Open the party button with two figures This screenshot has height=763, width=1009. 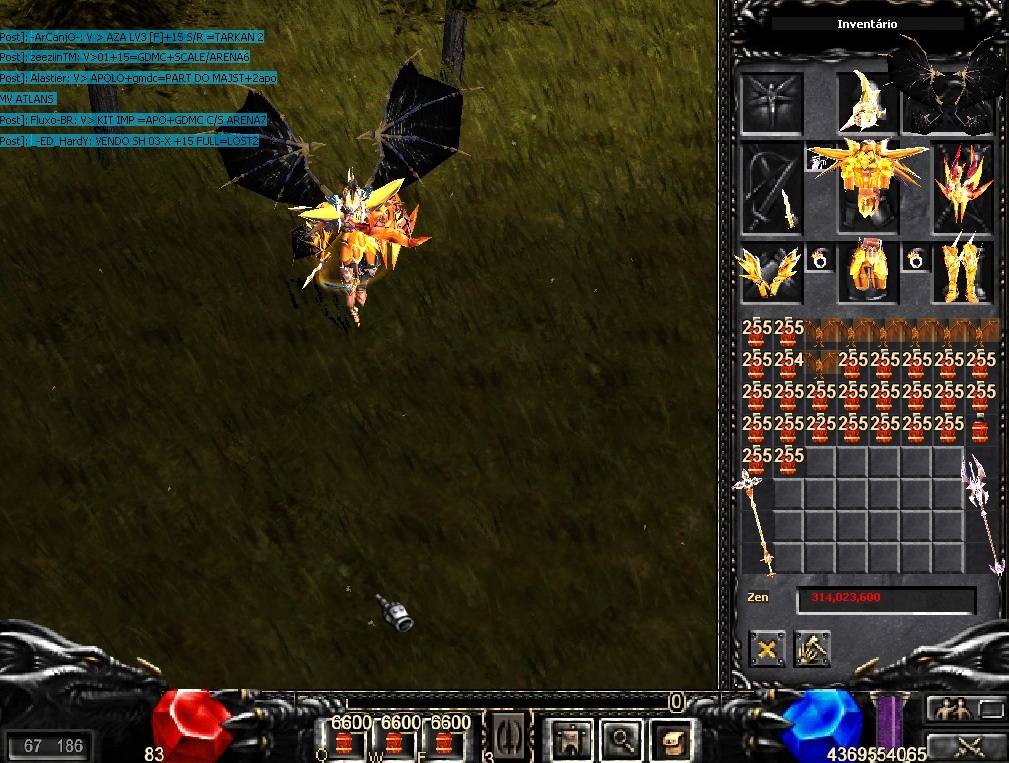[x=952, y=710]
